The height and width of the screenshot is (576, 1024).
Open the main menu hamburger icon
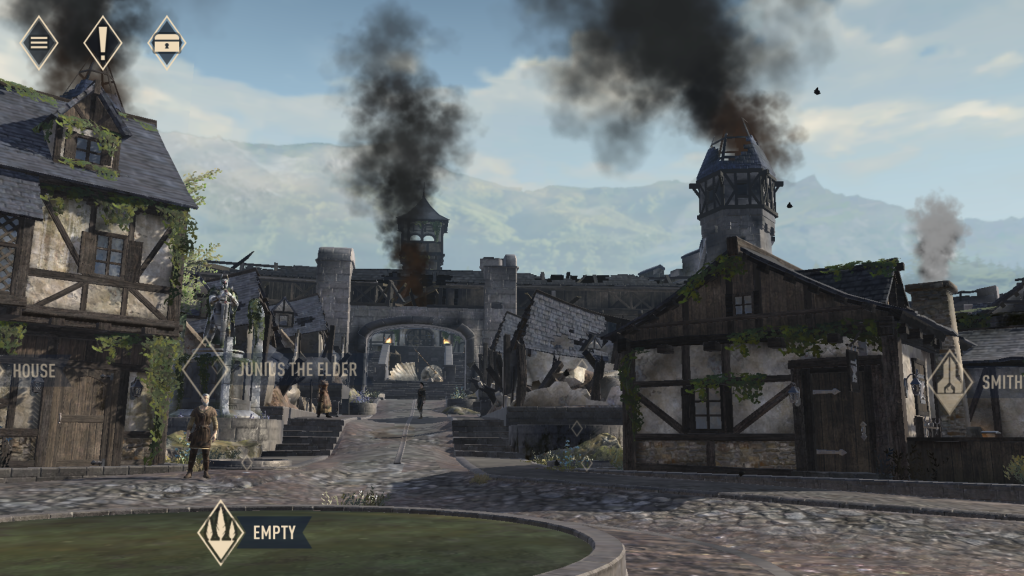39,42
